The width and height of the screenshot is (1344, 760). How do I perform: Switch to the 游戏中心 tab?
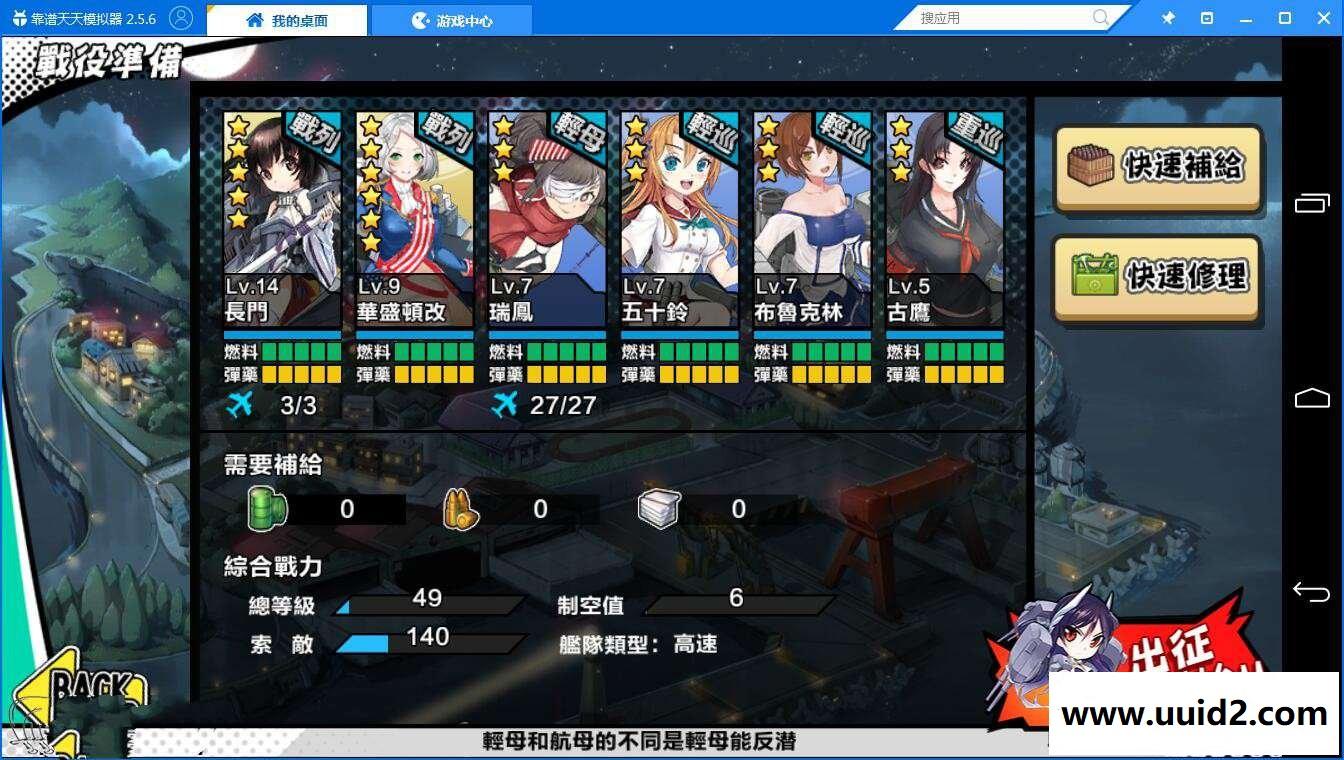451,17
